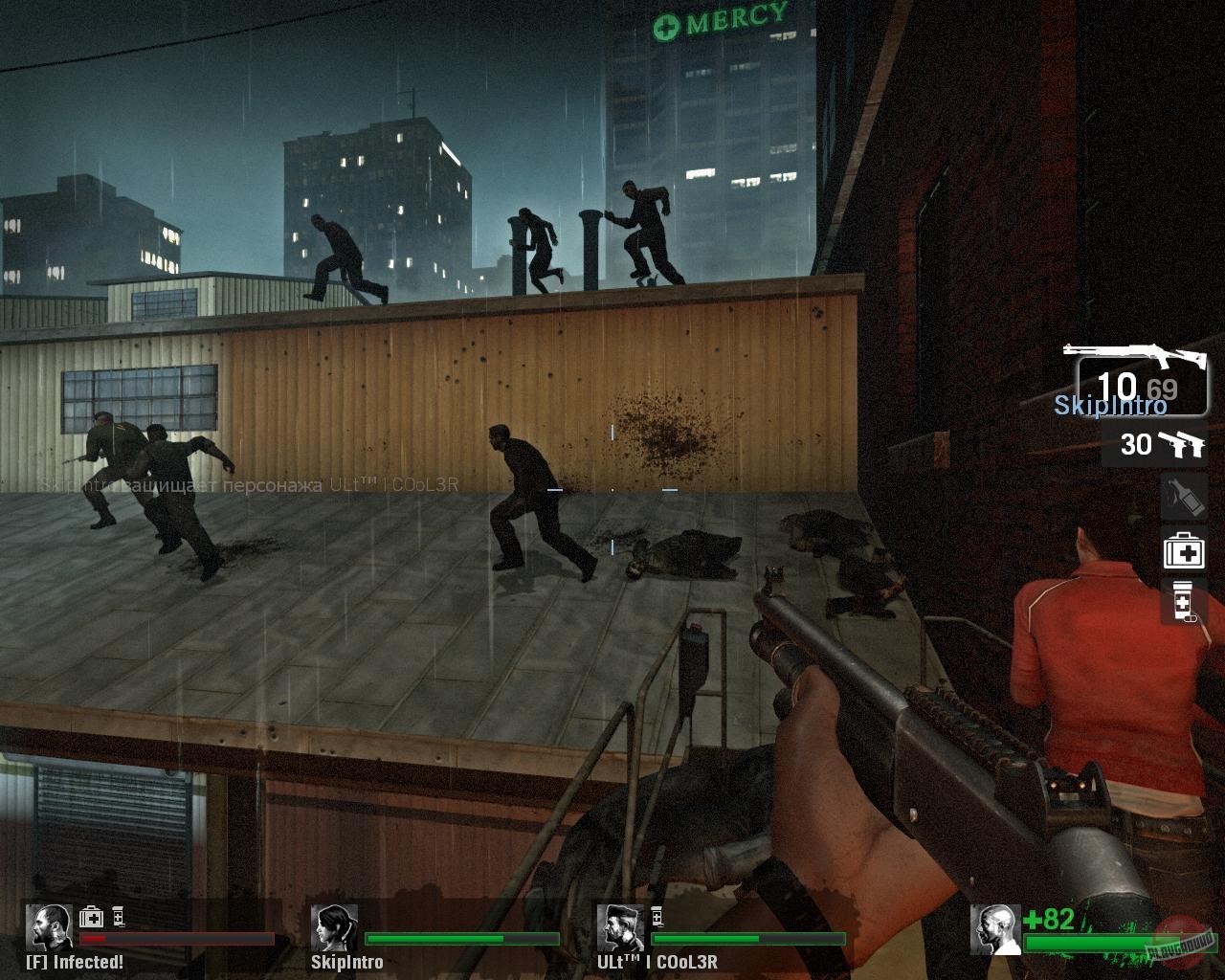Viewport: 1225px width, 980px height.
Task: Click Francis's pain pills inventory icon
Action: 119,916
